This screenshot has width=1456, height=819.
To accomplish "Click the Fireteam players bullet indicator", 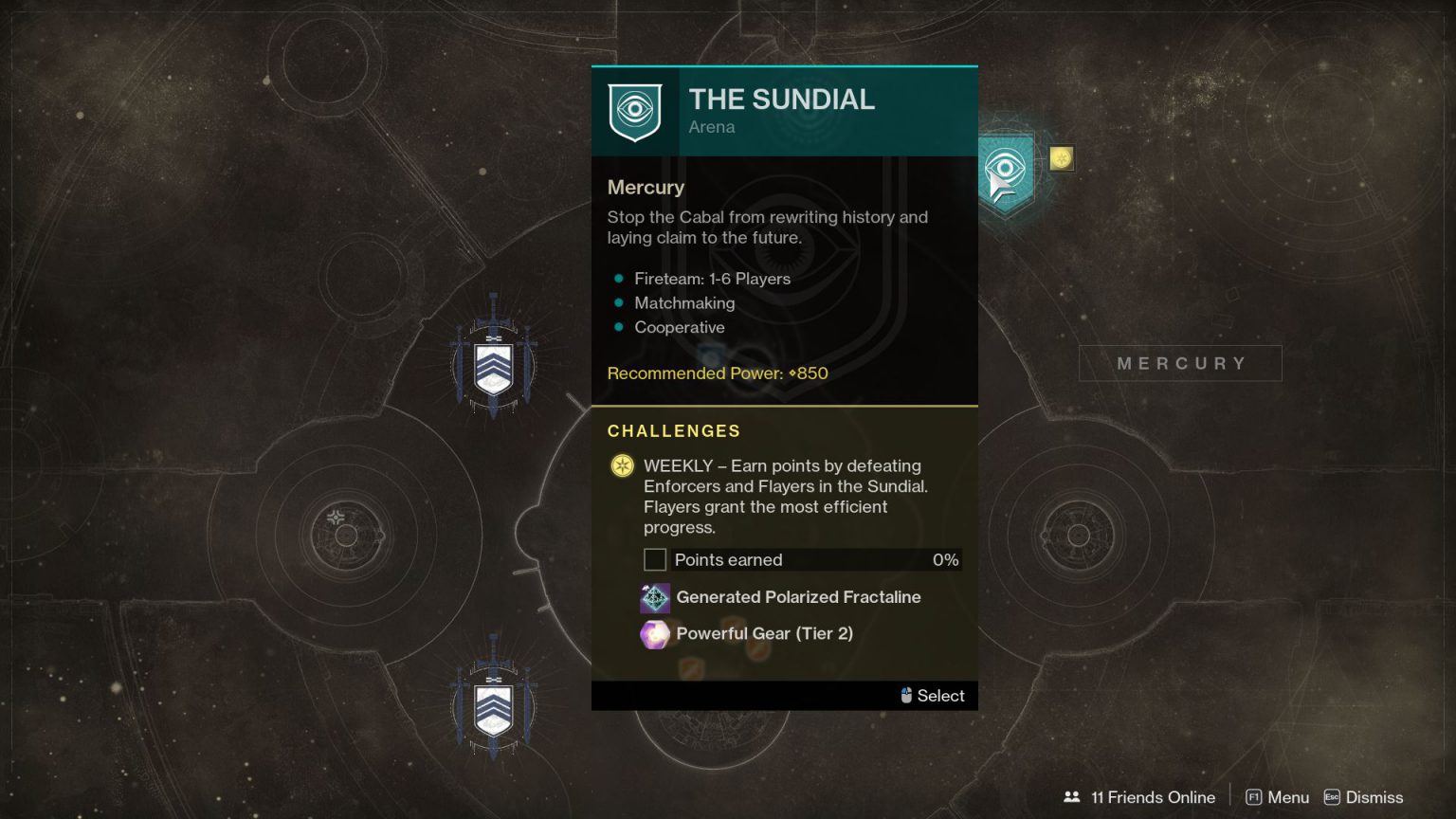I will click(x=619, y=279).
